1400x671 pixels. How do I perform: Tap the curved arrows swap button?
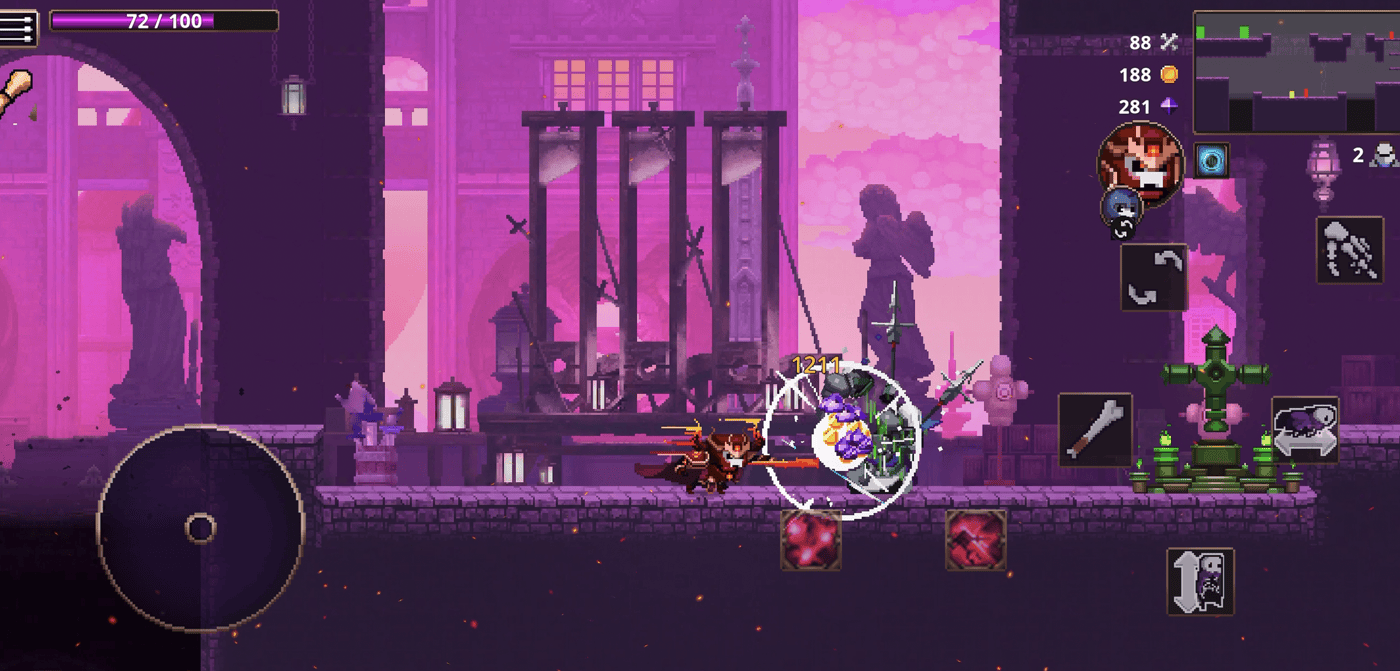coord(1153,277)
